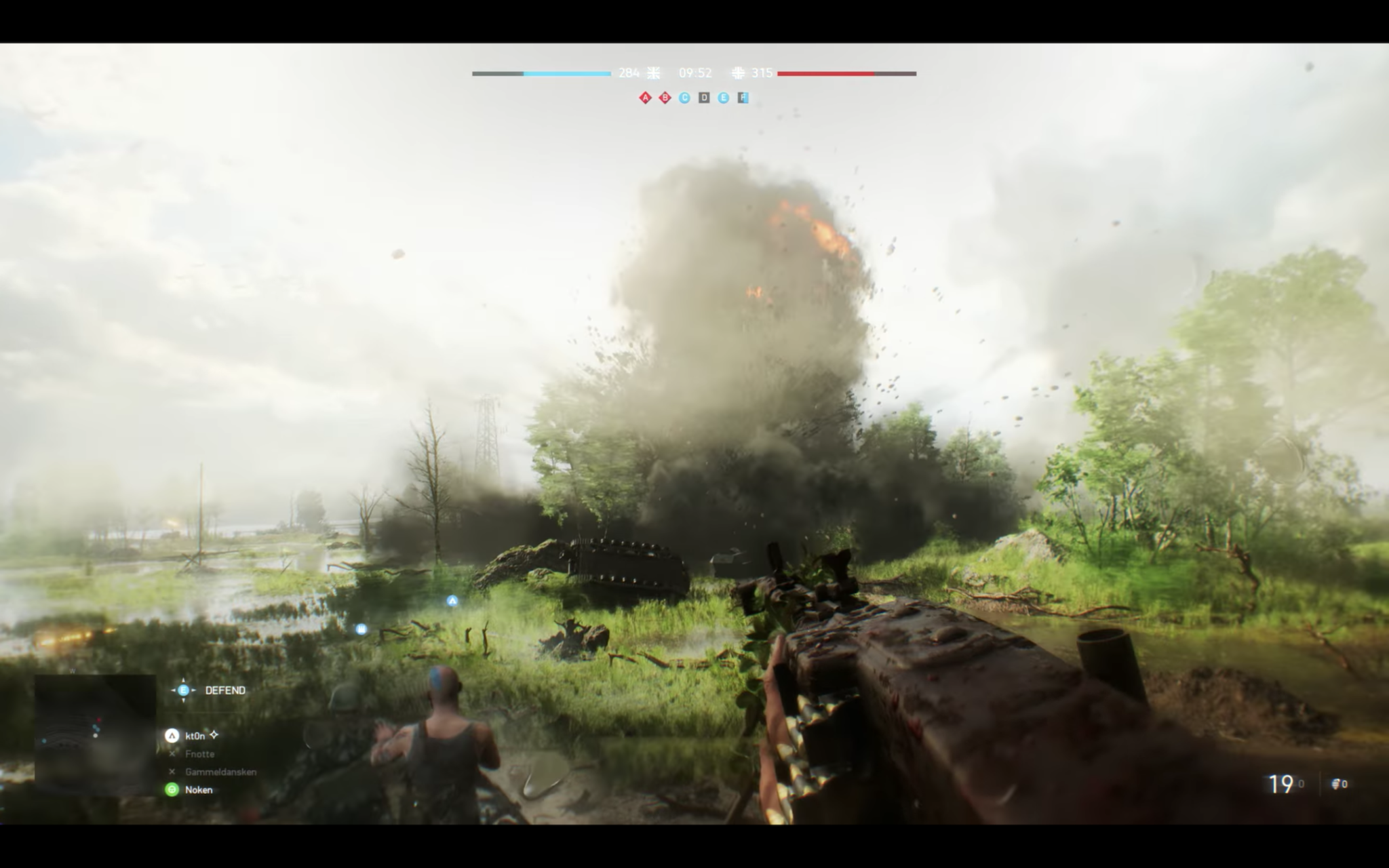
Task: Select squad member kt0n from the roster
Action: click(195, 737)
